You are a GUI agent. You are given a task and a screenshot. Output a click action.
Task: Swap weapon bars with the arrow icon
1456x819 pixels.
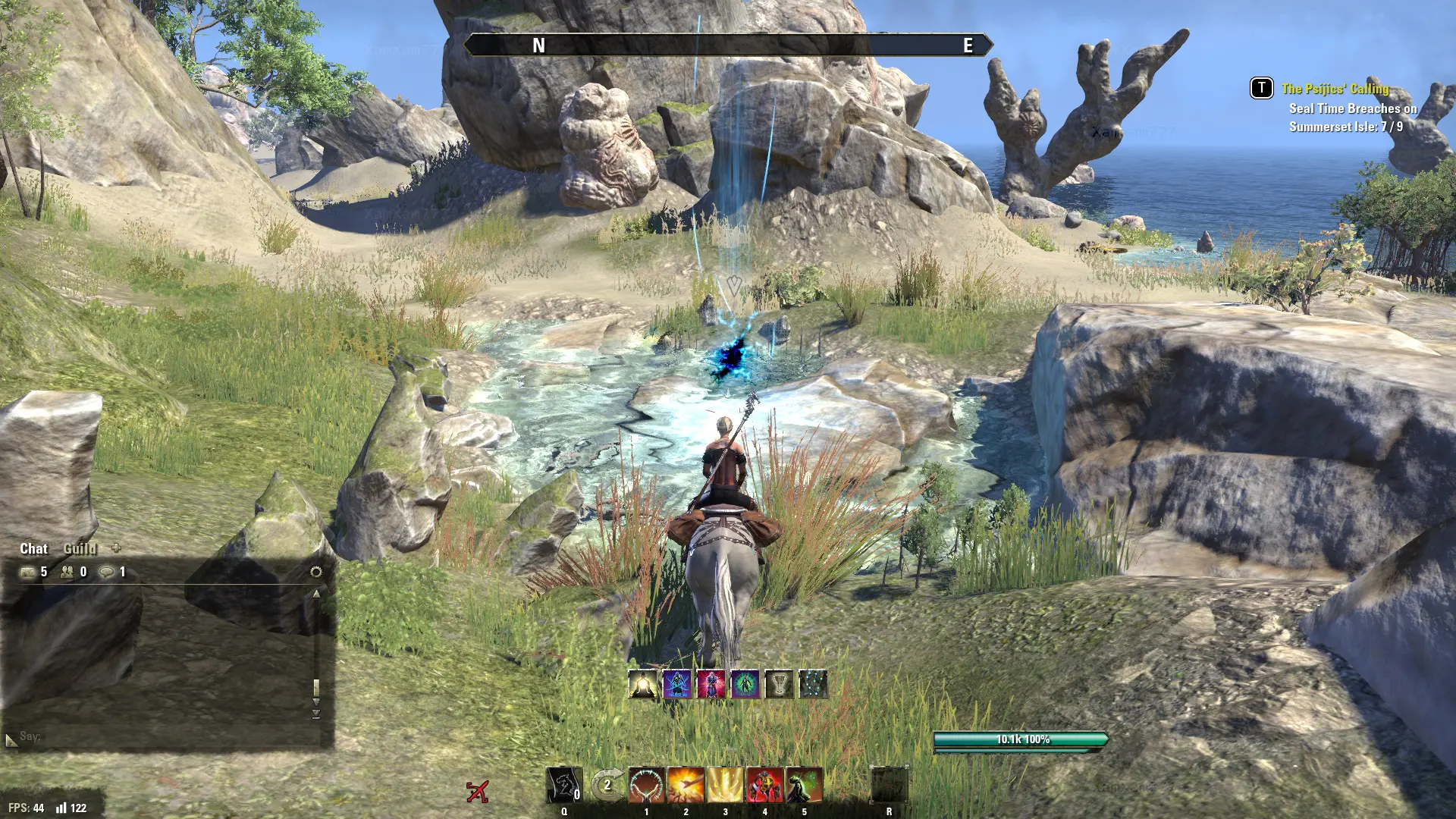coord(607,785)
